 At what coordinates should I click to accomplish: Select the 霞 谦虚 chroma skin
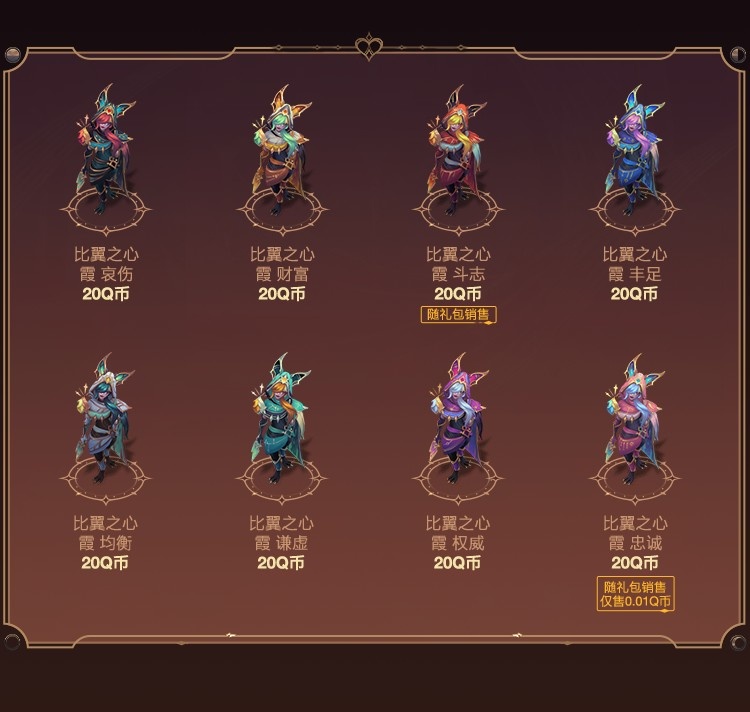pyautogui.click(x=281, y=425)
